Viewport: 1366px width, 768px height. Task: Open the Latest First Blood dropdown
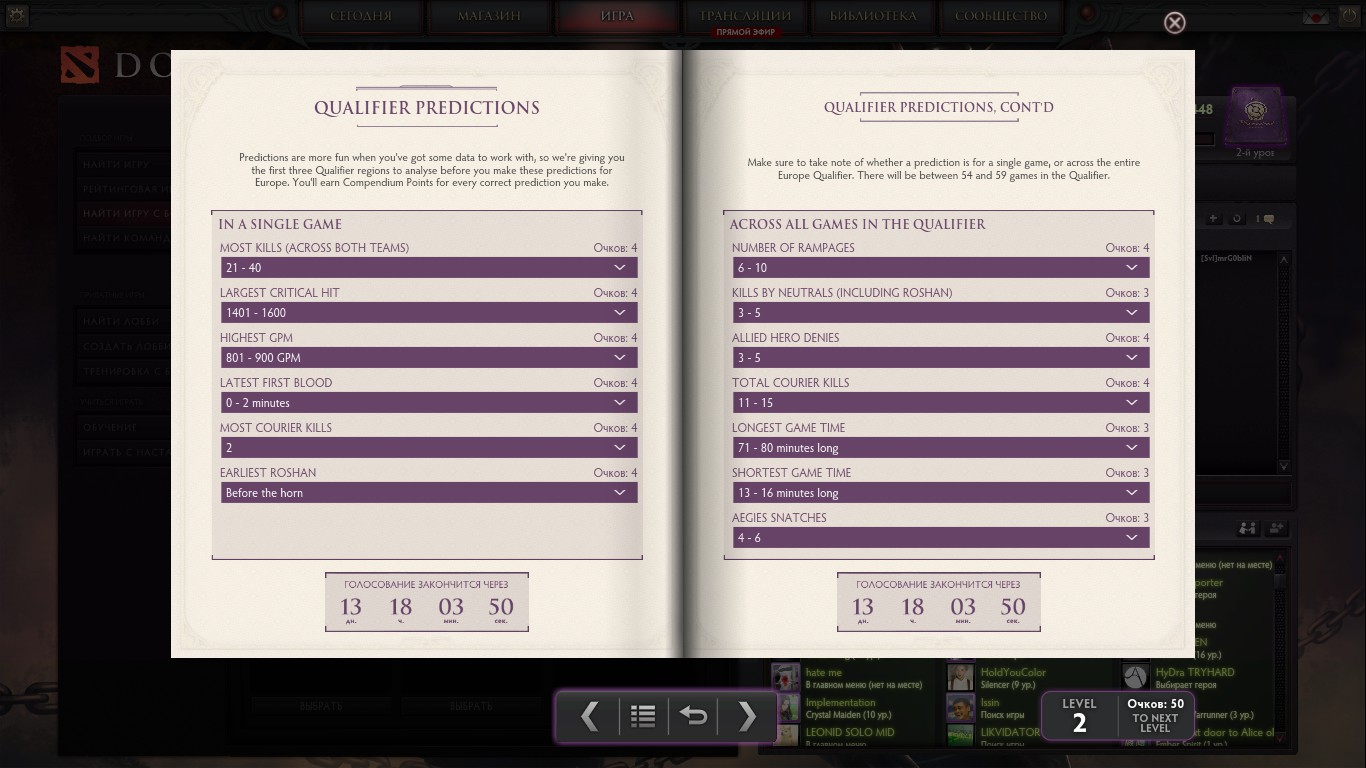tap(429, 403)
